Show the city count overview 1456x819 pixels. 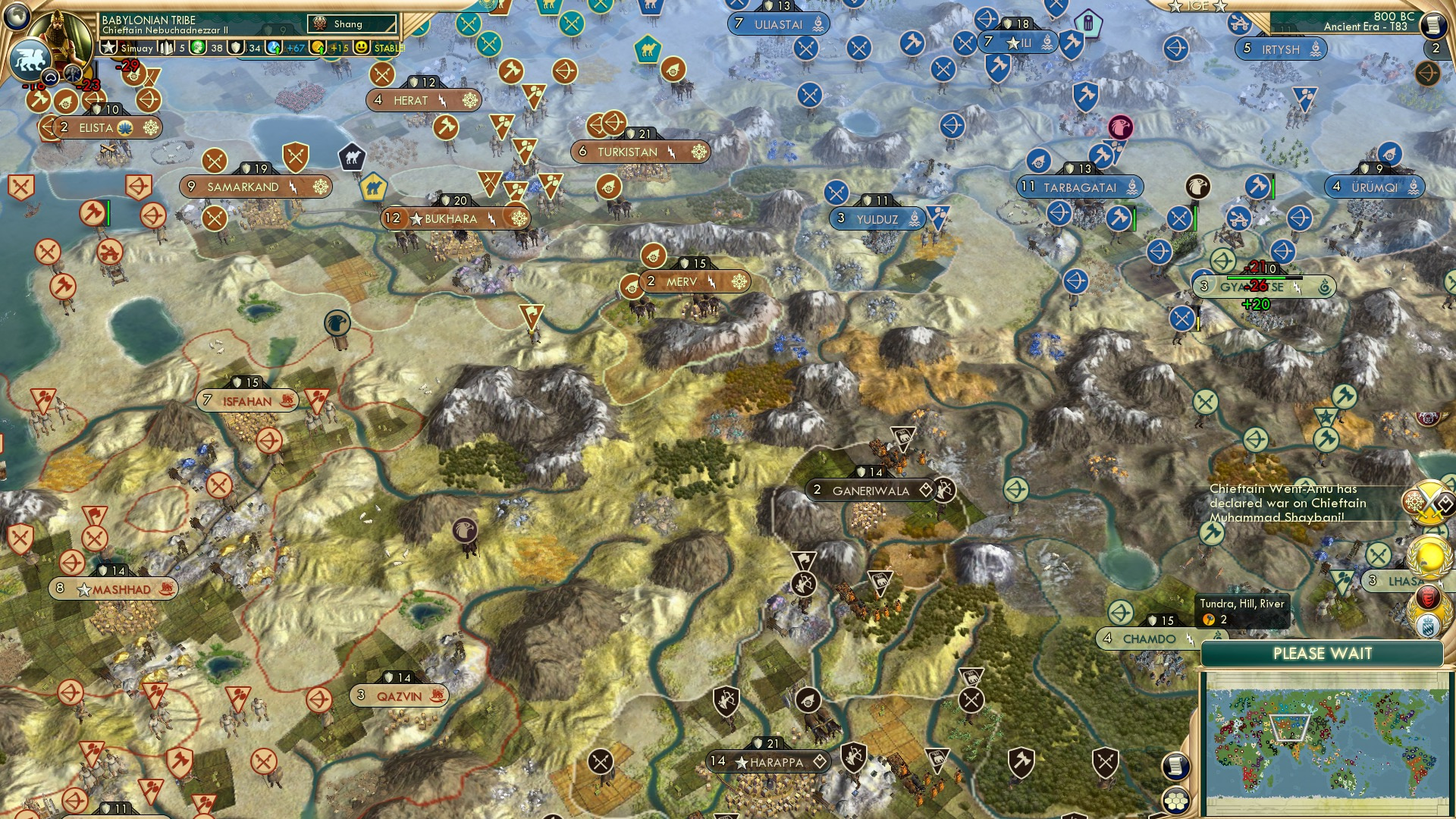[166, 48]
